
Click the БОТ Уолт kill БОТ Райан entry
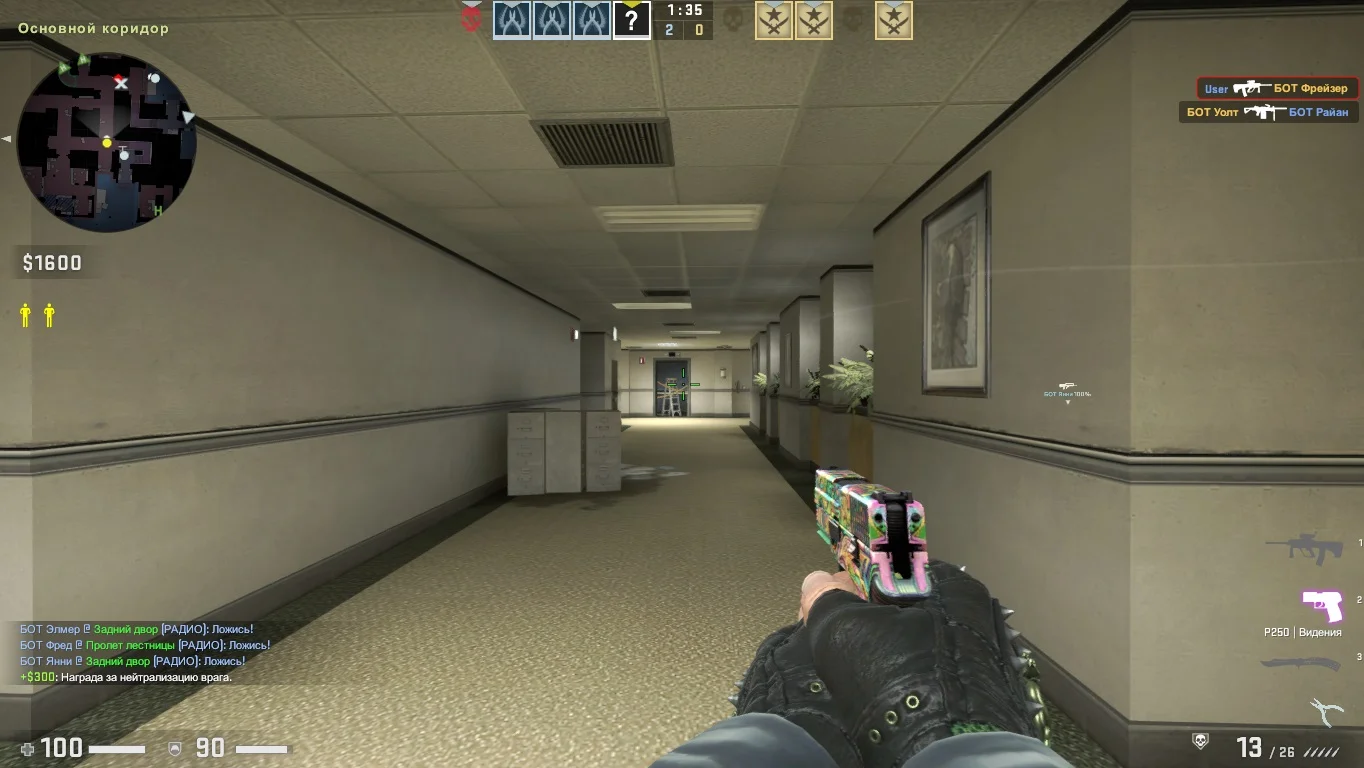pos(1268,112)
